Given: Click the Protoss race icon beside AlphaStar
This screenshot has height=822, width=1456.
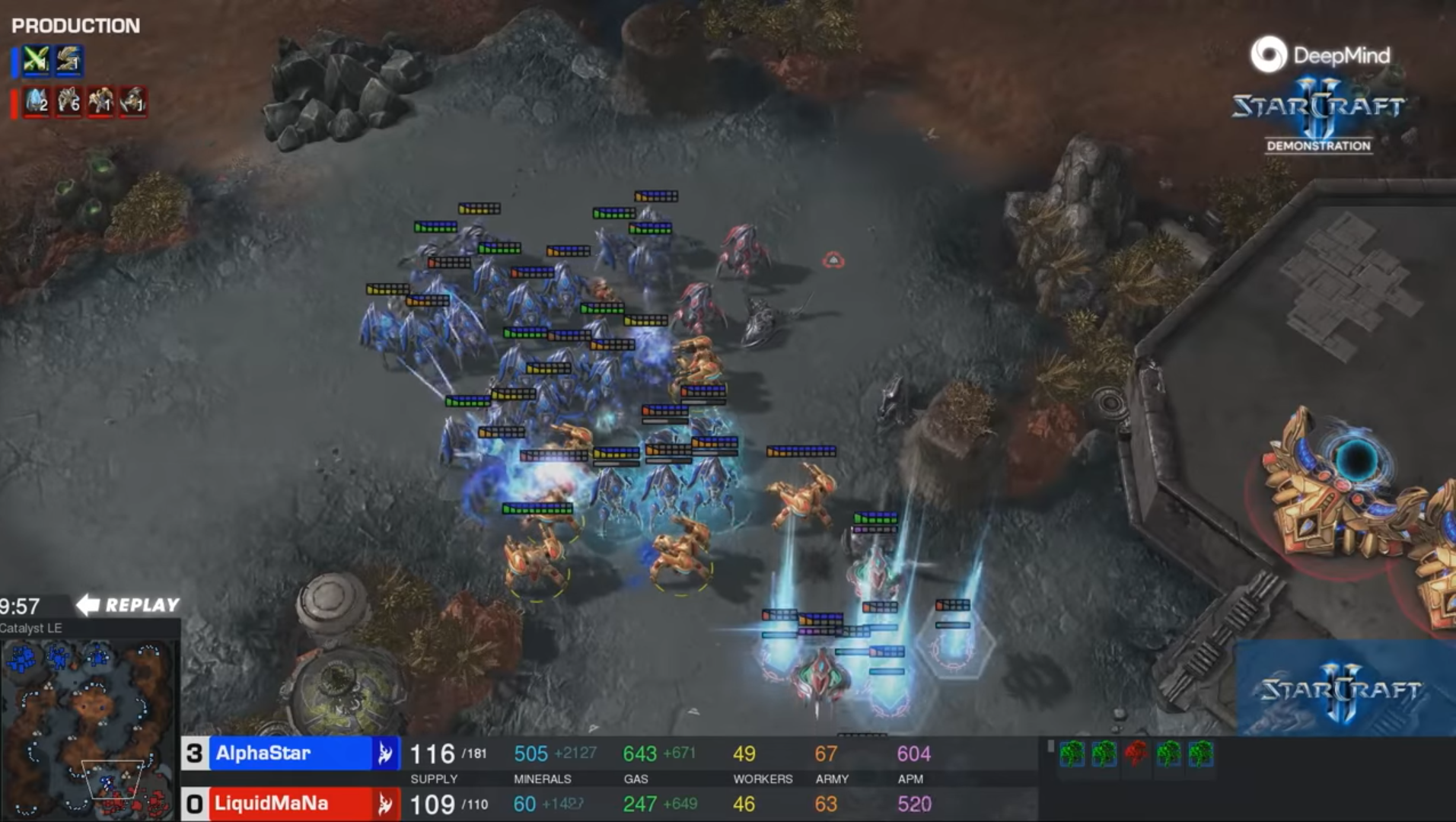Looking at the screenshot, I should pyautogui.click(x=385, y=753).
